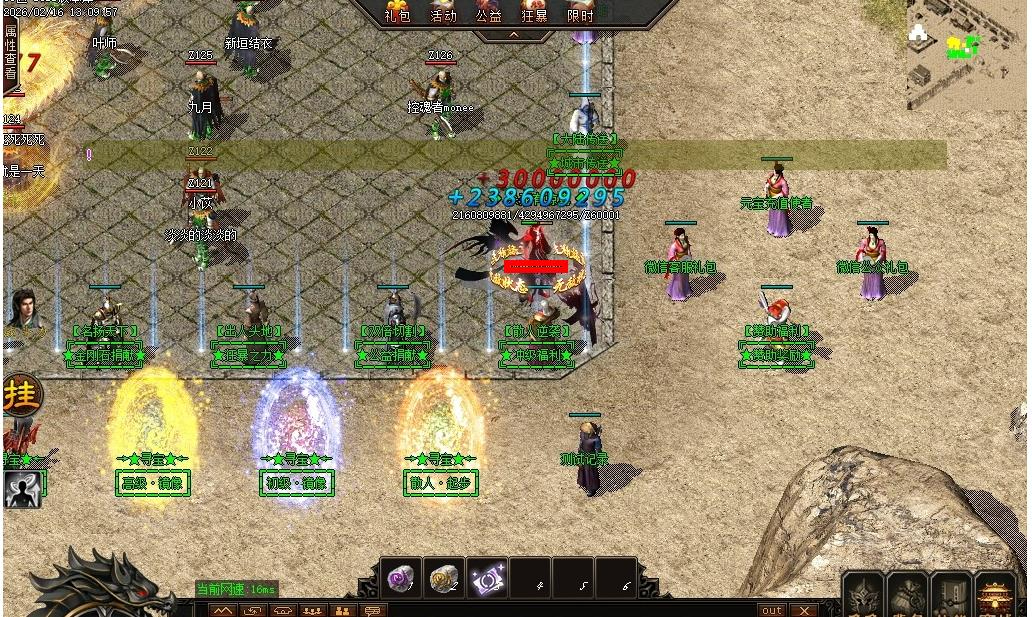This screenshot has width=1032, height=617.
Task: Use the purple scroll in slot 3
Action: coord(489,578)
